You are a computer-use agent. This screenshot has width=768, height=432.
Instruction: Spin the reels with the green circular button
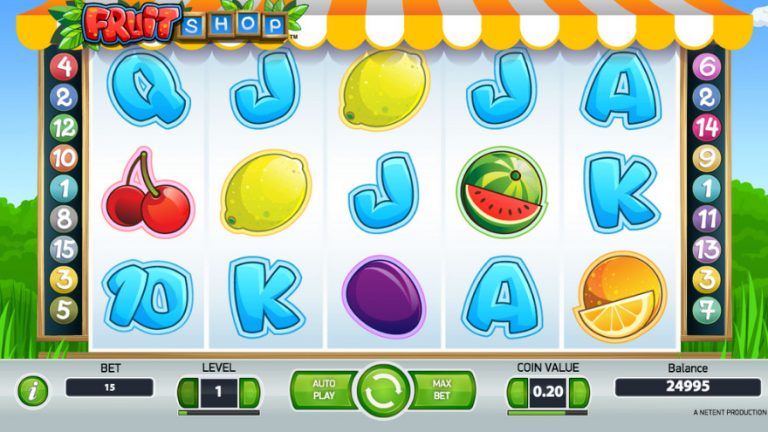tap(384, 390)
